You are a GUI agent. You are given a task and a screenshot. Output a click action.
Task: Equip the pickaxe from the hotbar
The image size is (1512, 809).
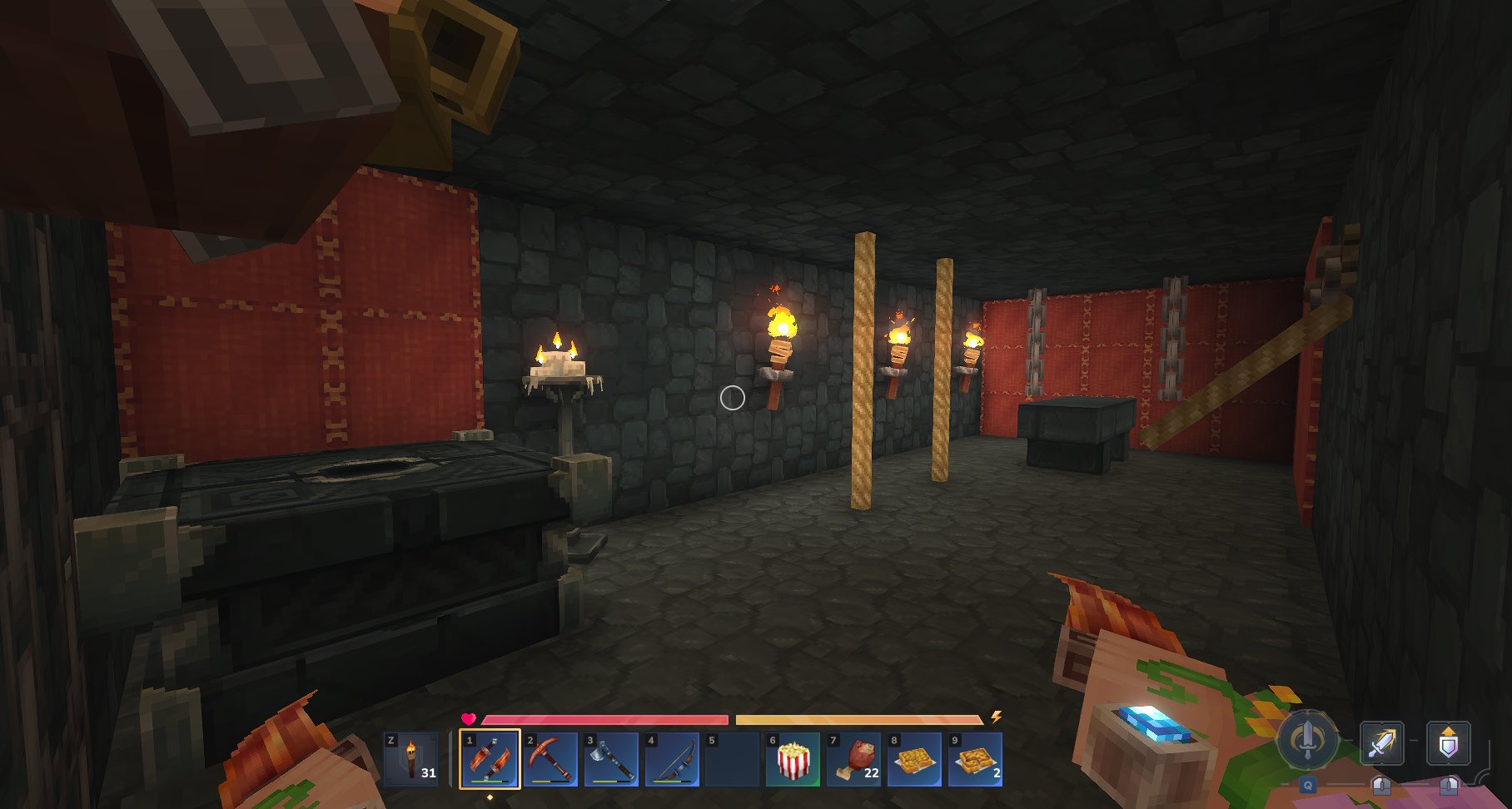(550, 758)
